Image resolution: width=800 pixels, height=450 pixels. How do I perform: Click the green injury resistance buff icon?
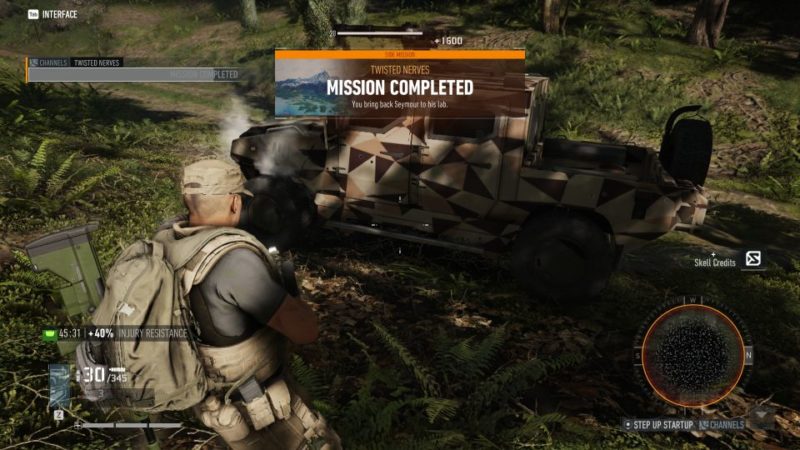tap(48, 333)
